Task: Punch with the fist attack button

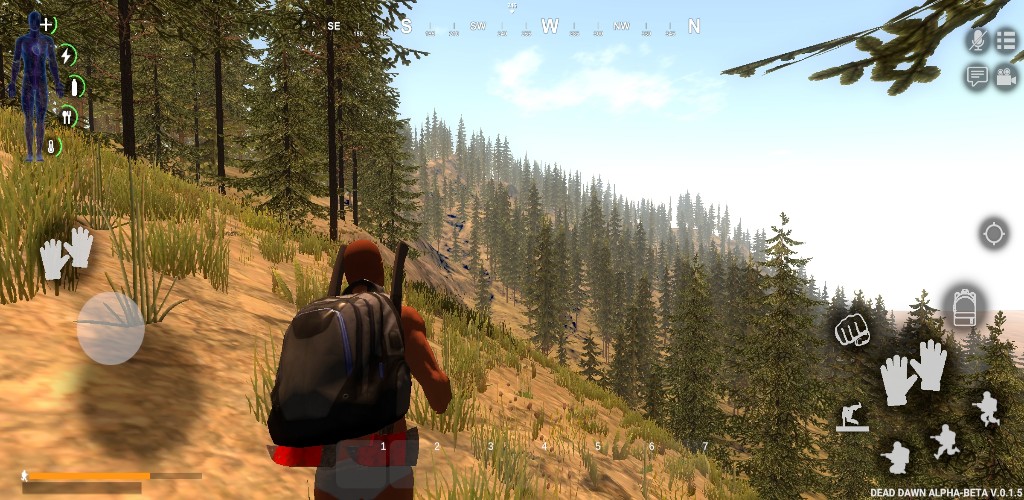Action: pos(852,330)
